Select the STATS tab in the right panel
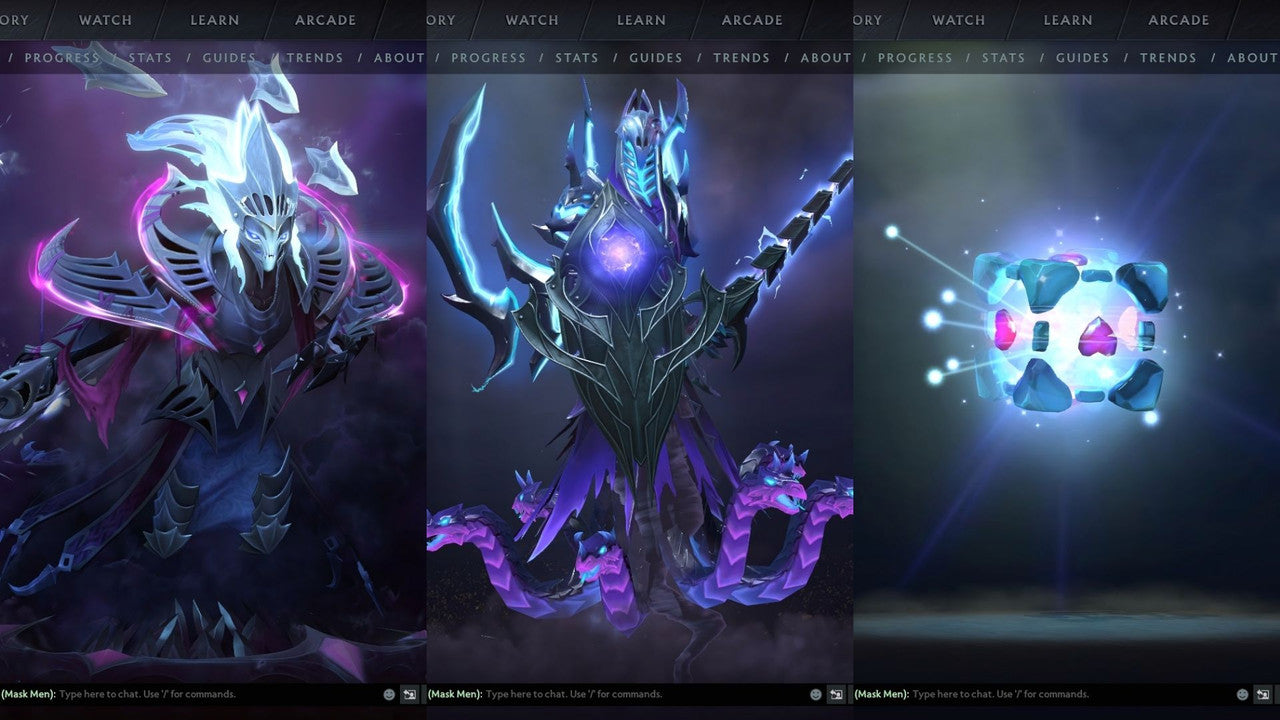Image resolution: width=1280 pixels, height=720 pixels. [1003, 57]
